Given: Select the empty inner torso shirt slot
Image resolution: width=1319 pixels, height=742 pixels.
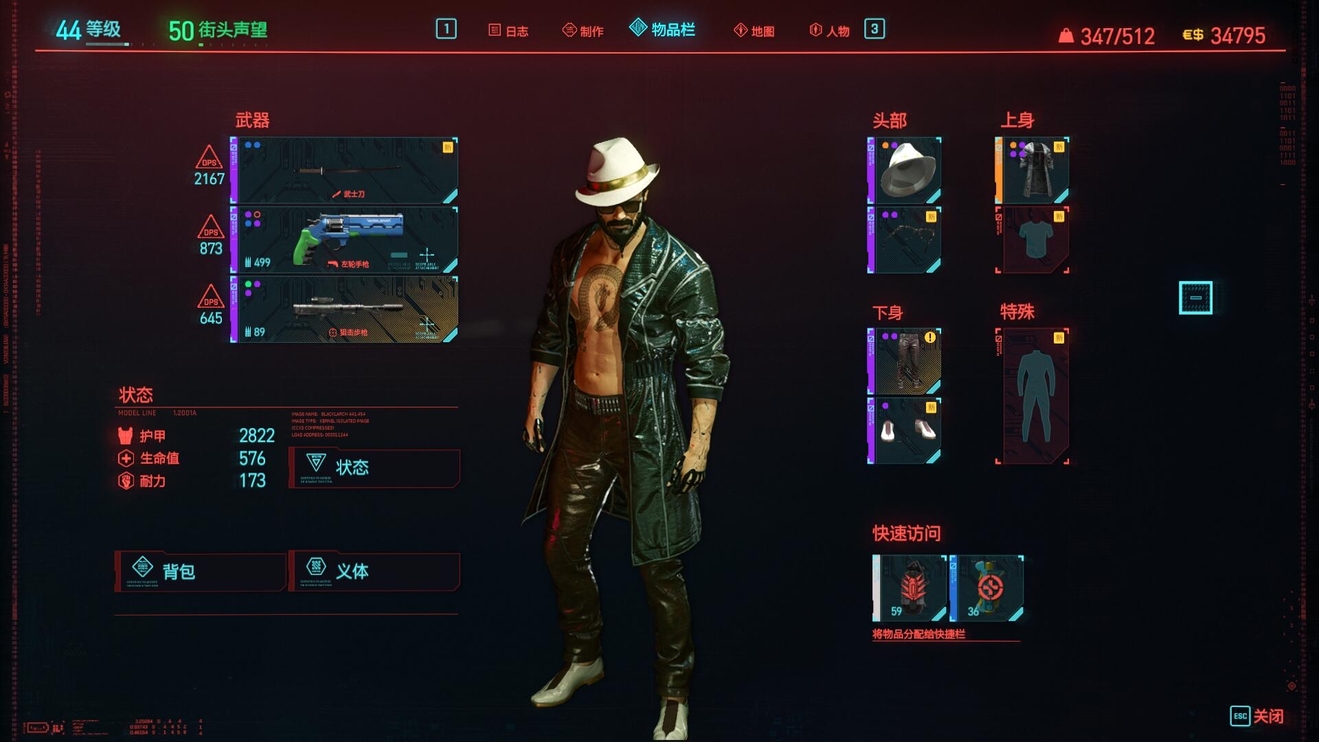Looking at the screenshot, I should point(1032,240).
